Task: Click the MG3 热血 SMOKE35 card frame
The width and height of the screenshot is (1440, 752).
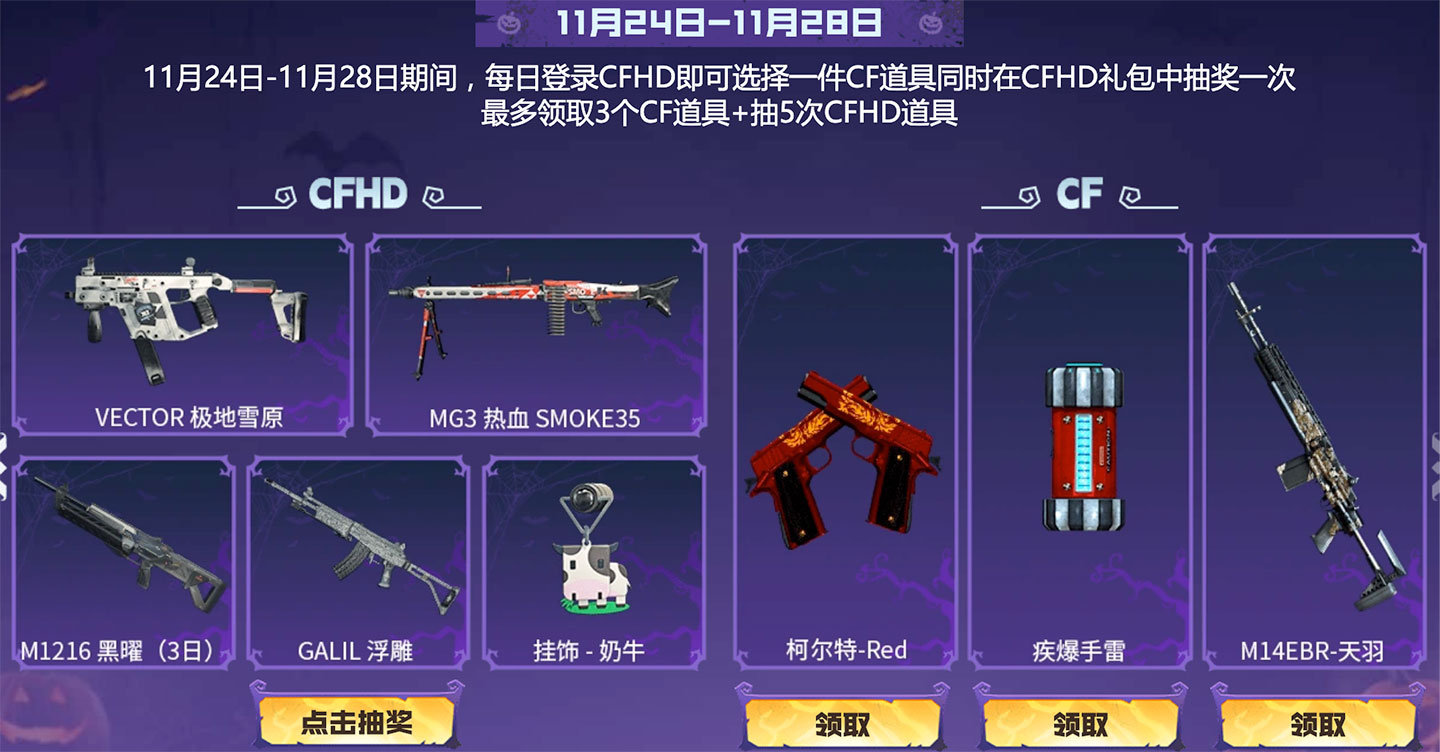Action: [540, 335]
